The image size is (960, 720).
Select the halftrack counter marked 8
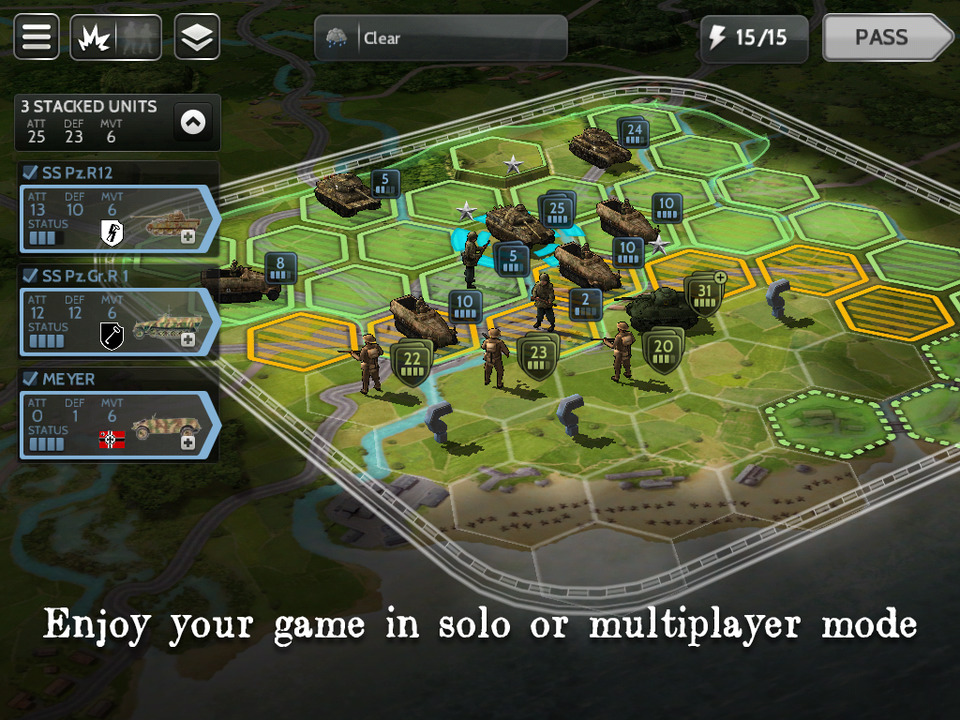click(x=281, y=267)
